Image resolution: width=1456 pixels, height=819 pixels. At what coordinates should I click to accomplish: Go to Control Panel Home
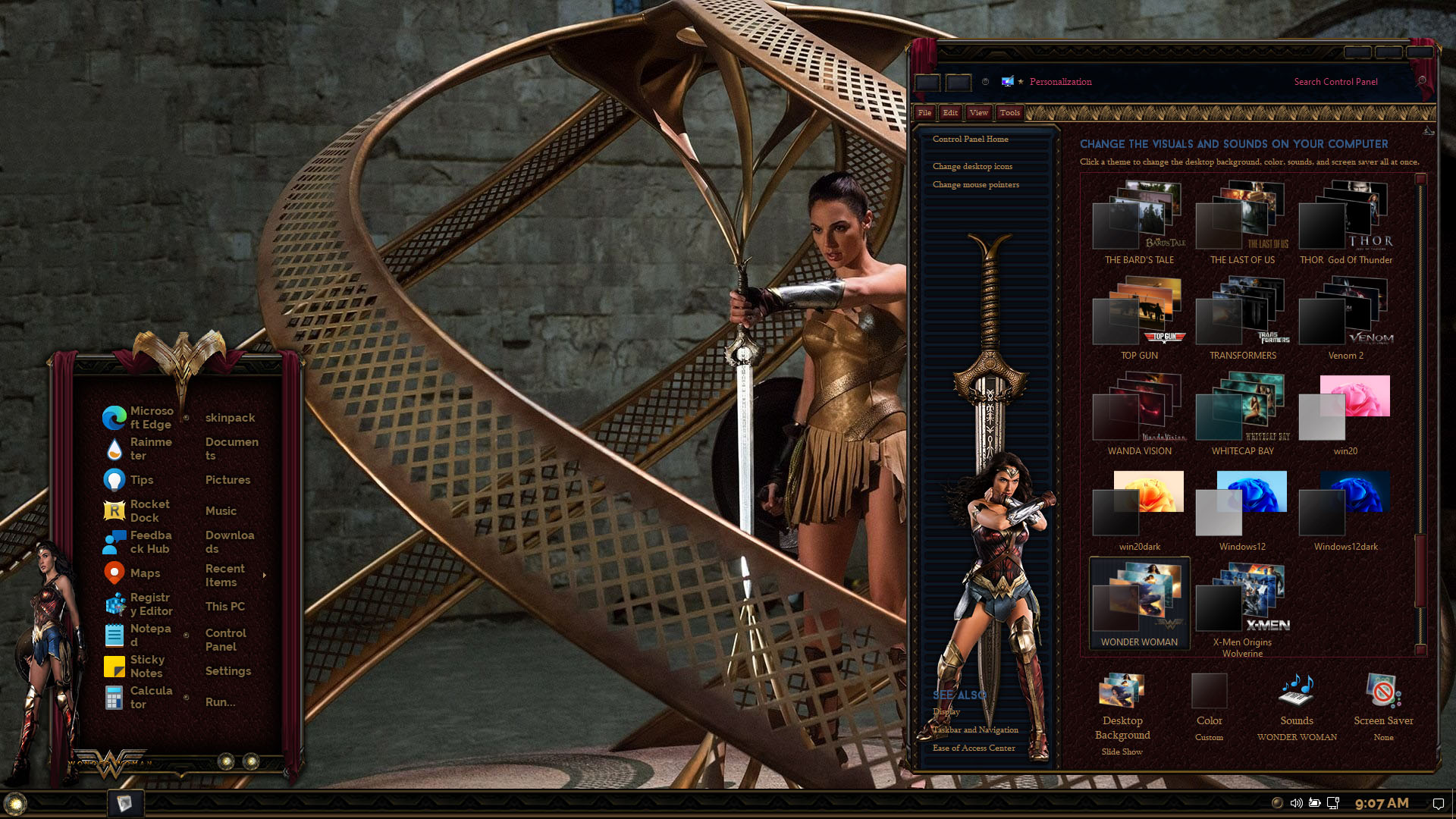tap(970, 139)
